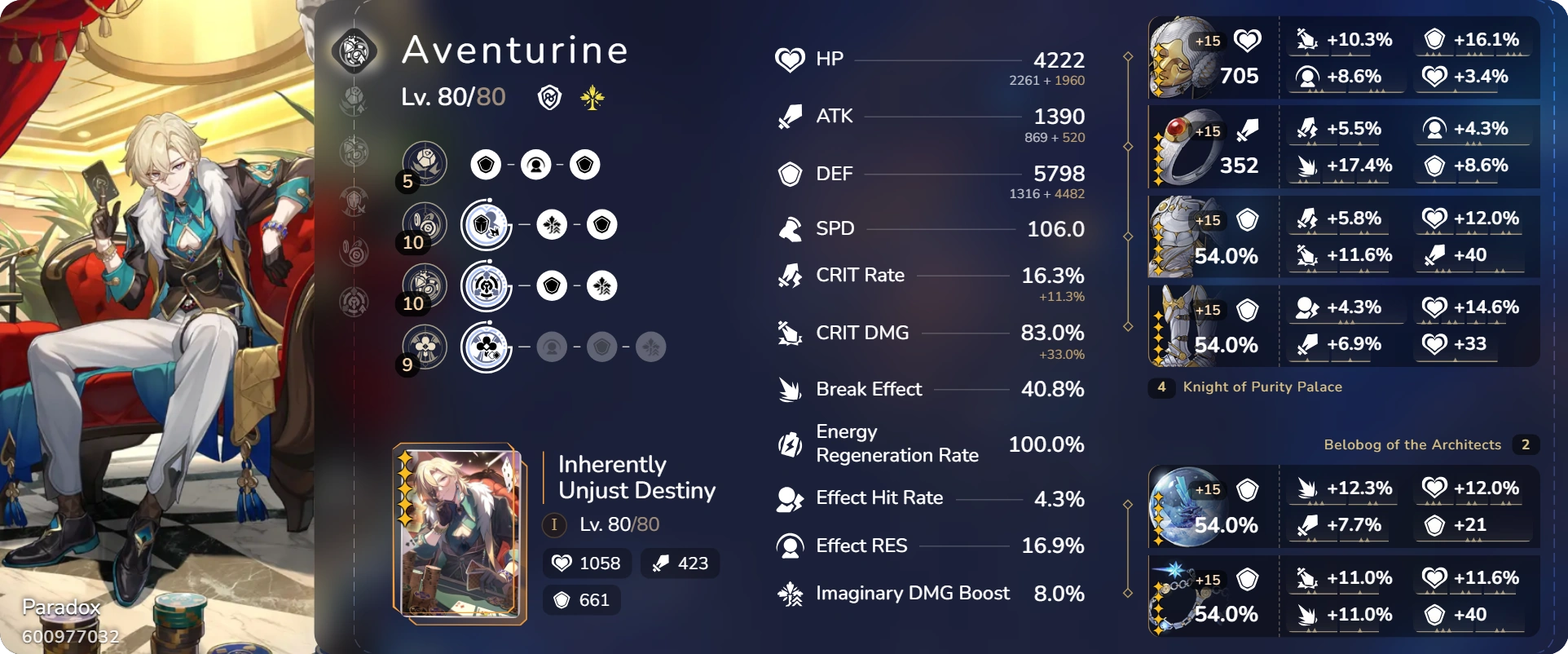This screenshot has height=654, width=1568.
Task: Click the Preservation path shield icon beside the level
Action: (548, 97)
